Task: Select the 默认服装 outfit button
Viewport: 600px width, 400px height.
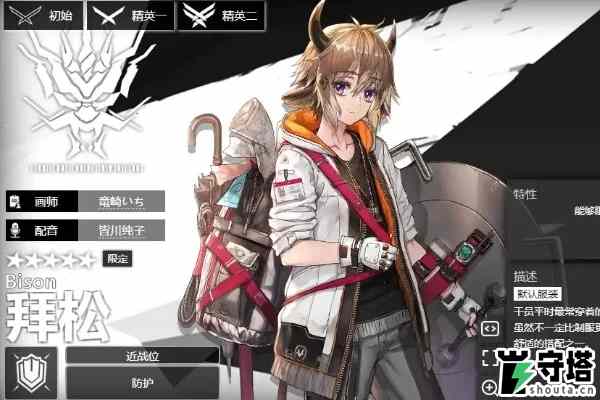Action: coord(539,294)
